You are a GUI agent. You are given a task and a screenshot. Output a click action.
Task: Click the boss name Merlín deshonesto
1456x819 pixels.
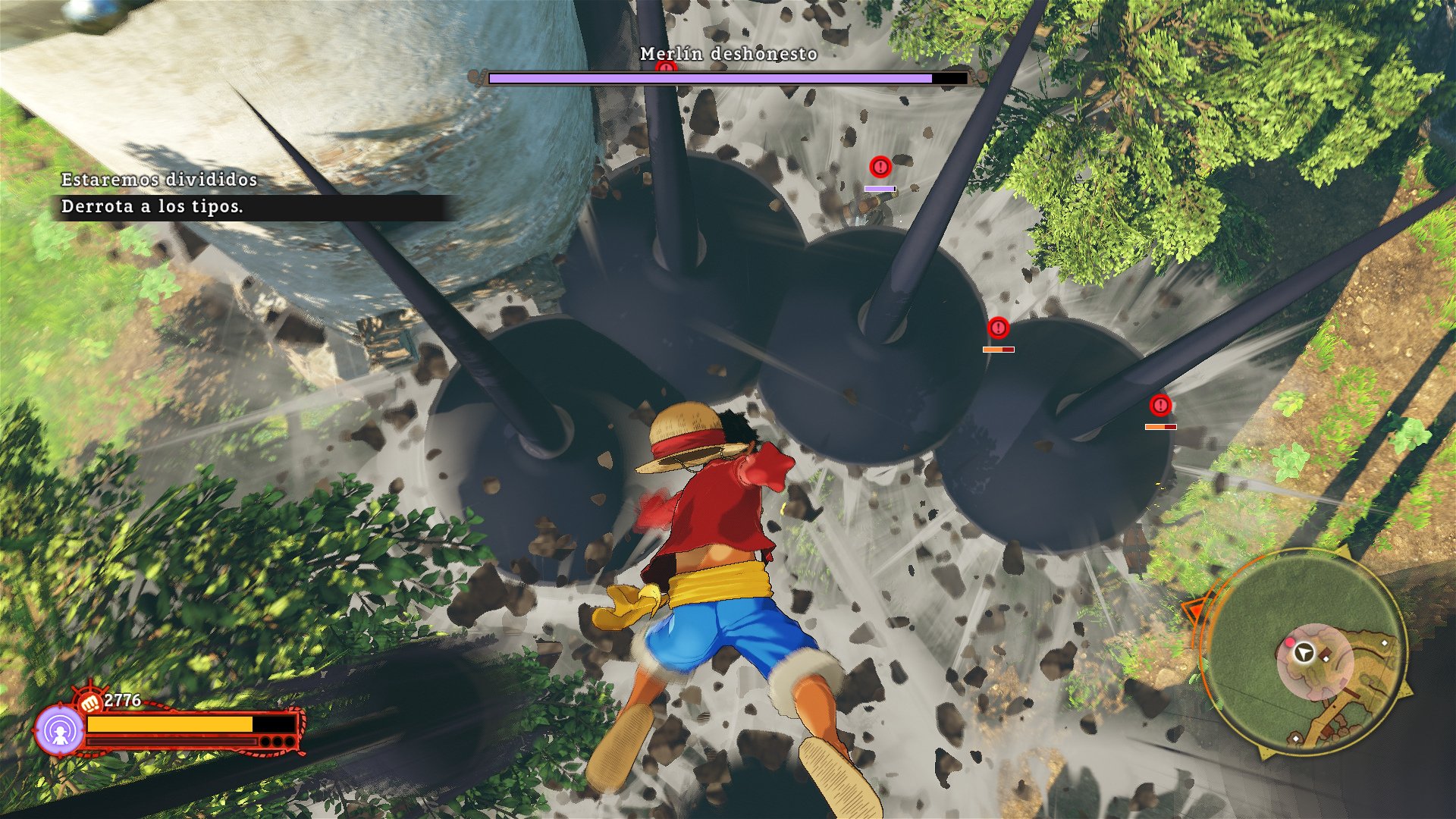728,55
